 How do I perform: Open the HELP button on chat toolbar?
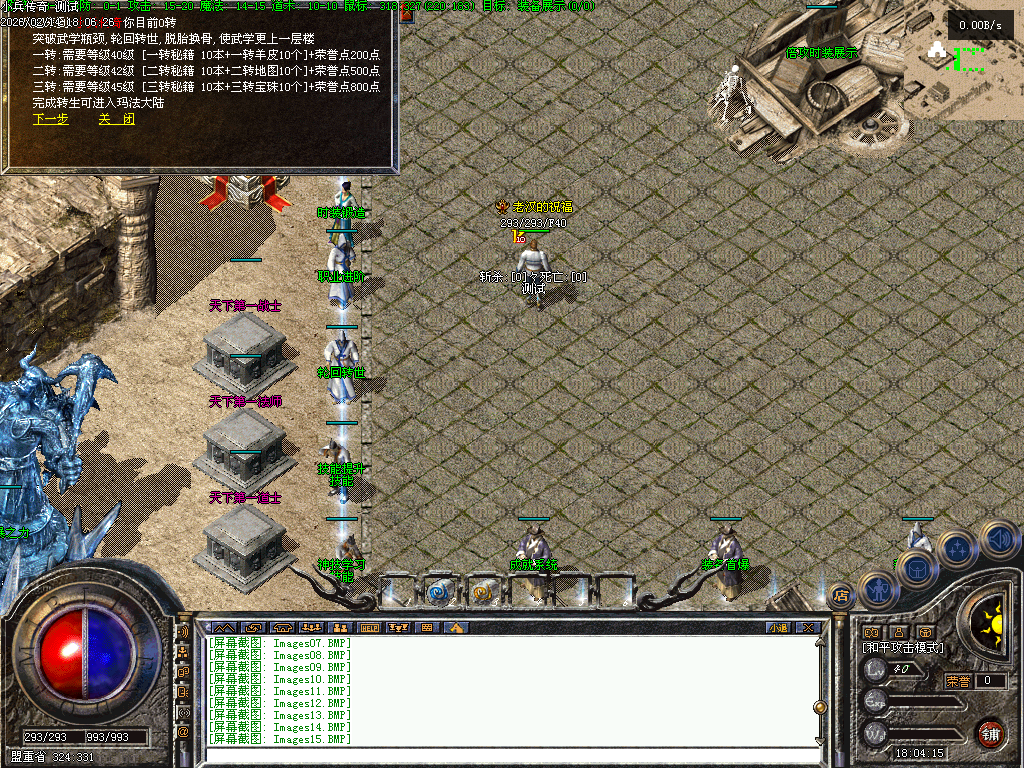tap(370, 628)
